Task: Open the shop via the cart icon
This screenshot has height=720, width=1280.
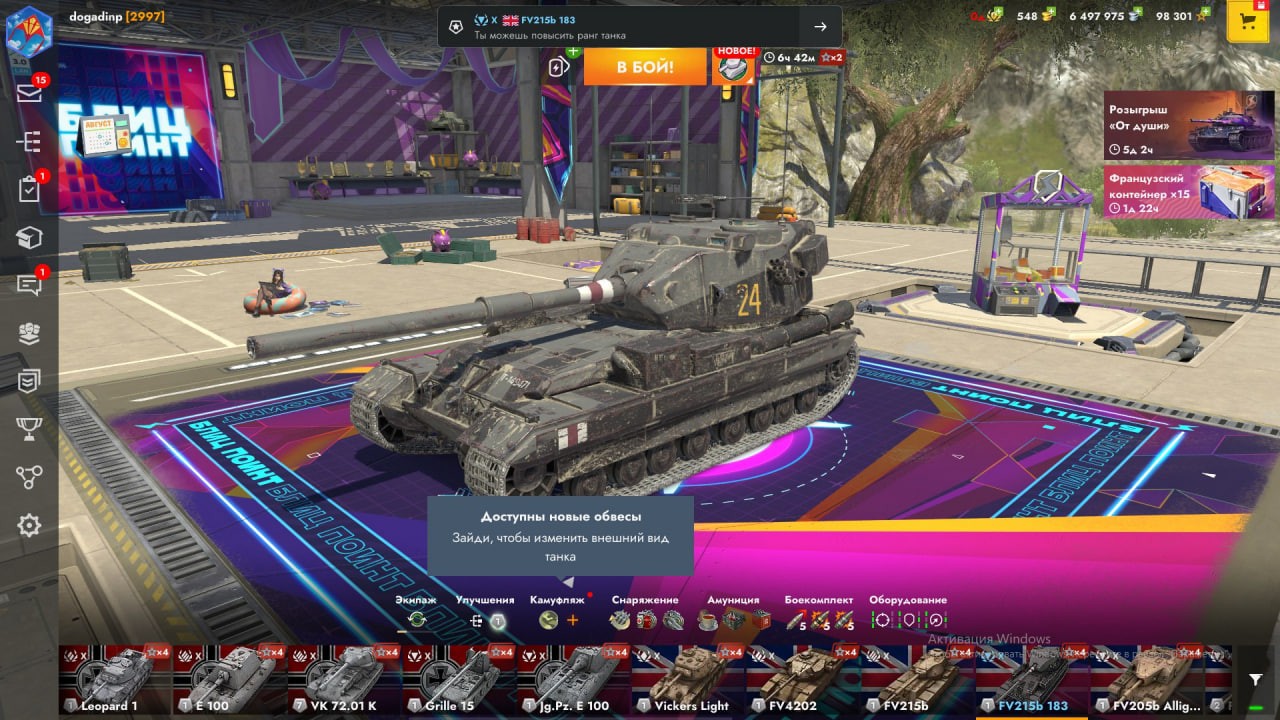Action: pyautogui.click(x=1248, y=23)
